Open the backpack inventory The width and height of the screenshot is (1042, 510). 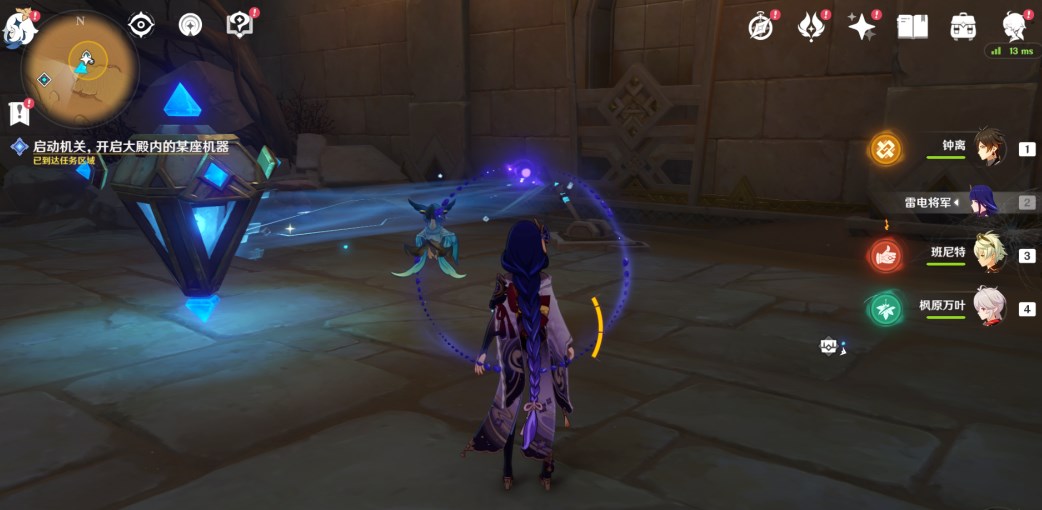pyautogui.click(x=963, y=27)
